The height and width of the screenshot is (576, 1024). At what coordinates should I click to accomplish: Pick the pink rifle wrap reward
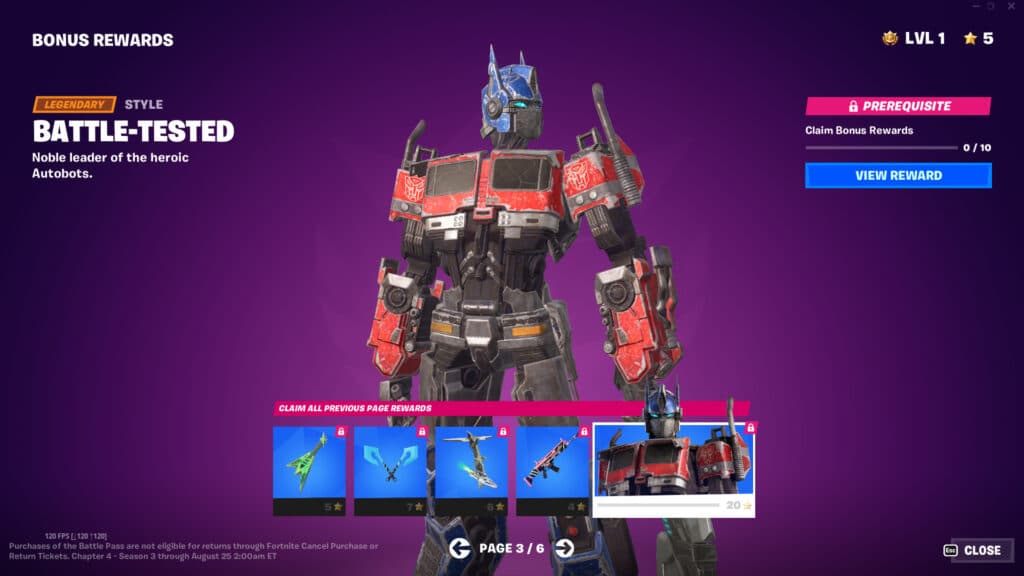(x=552, y=468)
